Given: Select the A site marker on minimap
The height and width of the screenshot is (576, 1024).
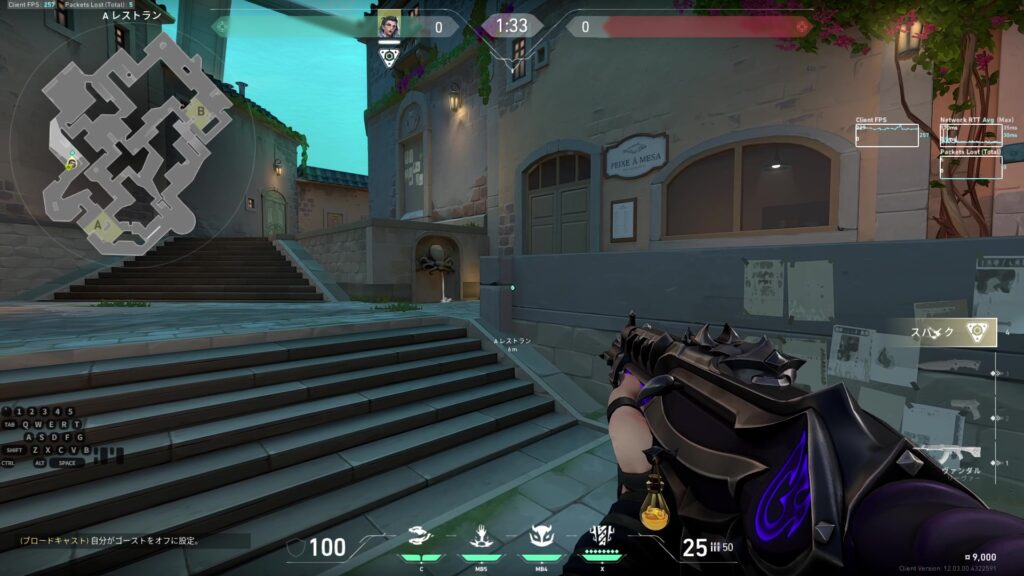Looking at the screenshot, I should click(99, 226).
